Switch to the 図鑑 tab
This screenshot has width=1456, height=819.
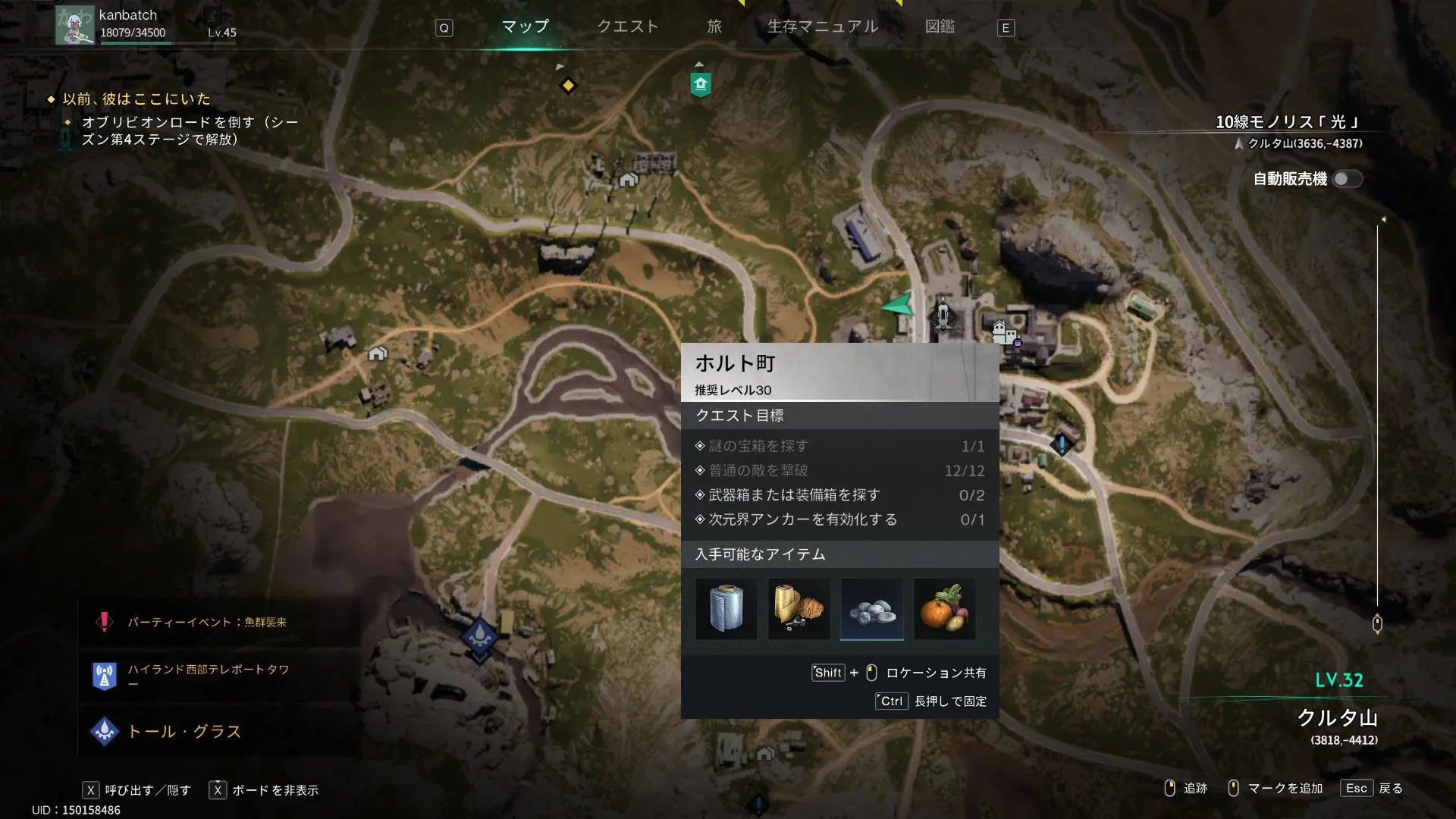940,27
